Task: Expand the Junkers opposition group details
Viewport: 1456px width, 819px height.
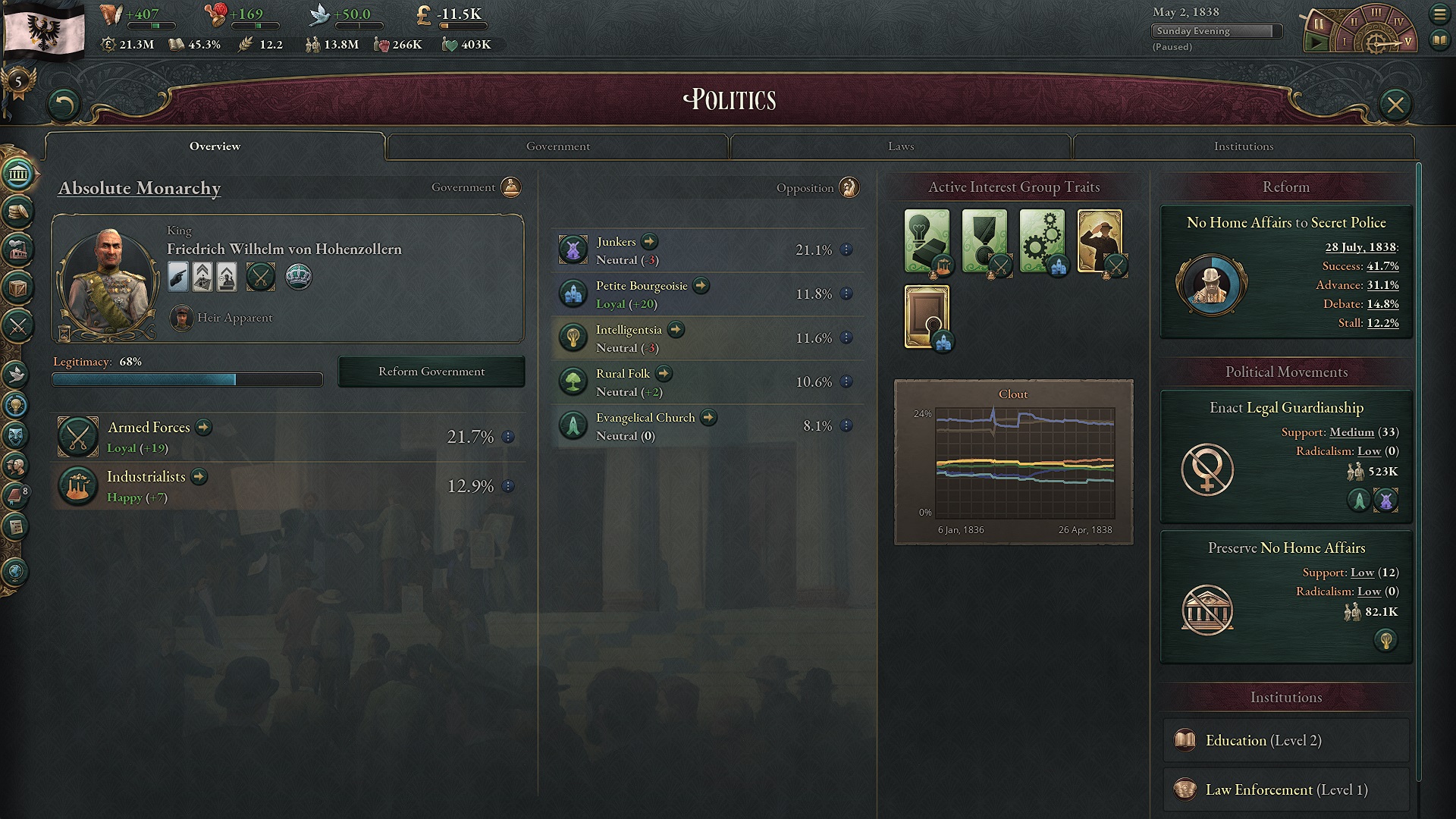Action: (x=648, y=241)
